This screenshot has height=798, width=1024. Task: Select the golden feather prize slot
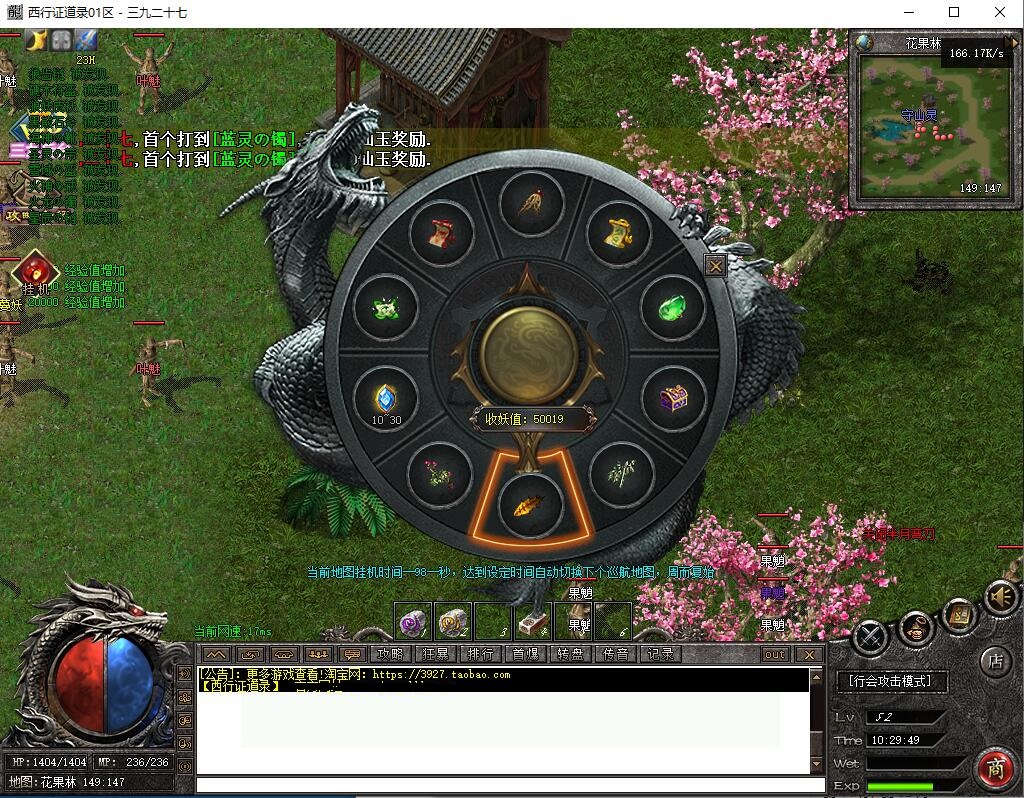(529, 505)
